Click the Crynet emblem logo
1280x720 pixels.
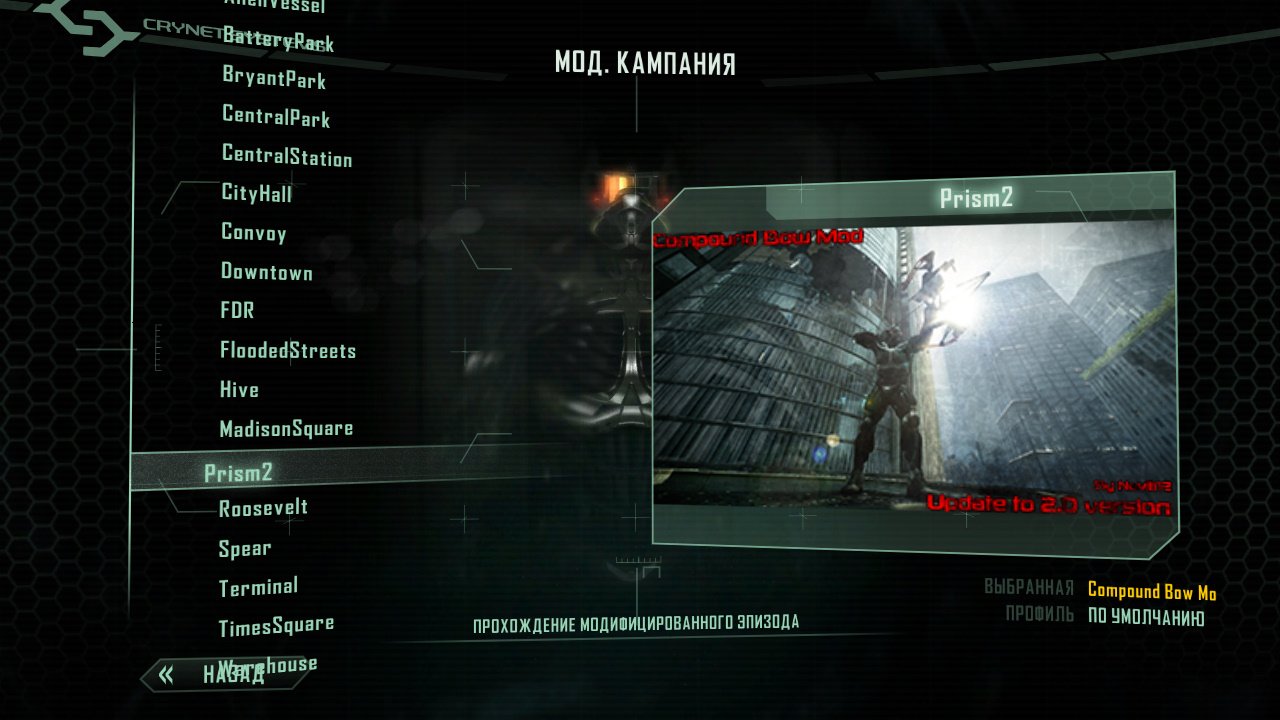pyautogui.click(x=150, y=30)
